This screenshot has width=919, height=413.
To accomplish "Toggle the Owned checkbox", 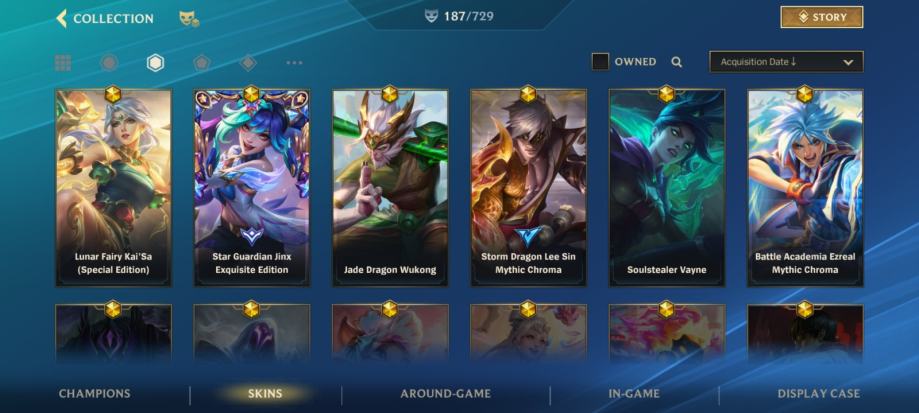I will pyautogui.click(x=600, y=62).
